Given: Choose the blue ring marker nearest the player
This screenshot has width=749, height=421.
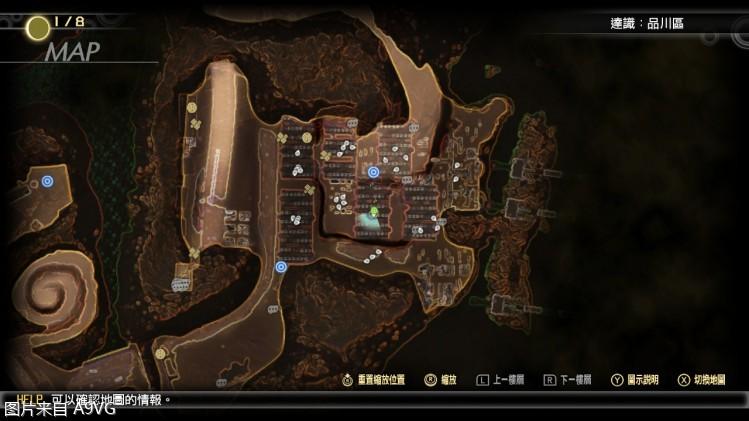Looking at the screenshot, I should (x=373, y=172).
